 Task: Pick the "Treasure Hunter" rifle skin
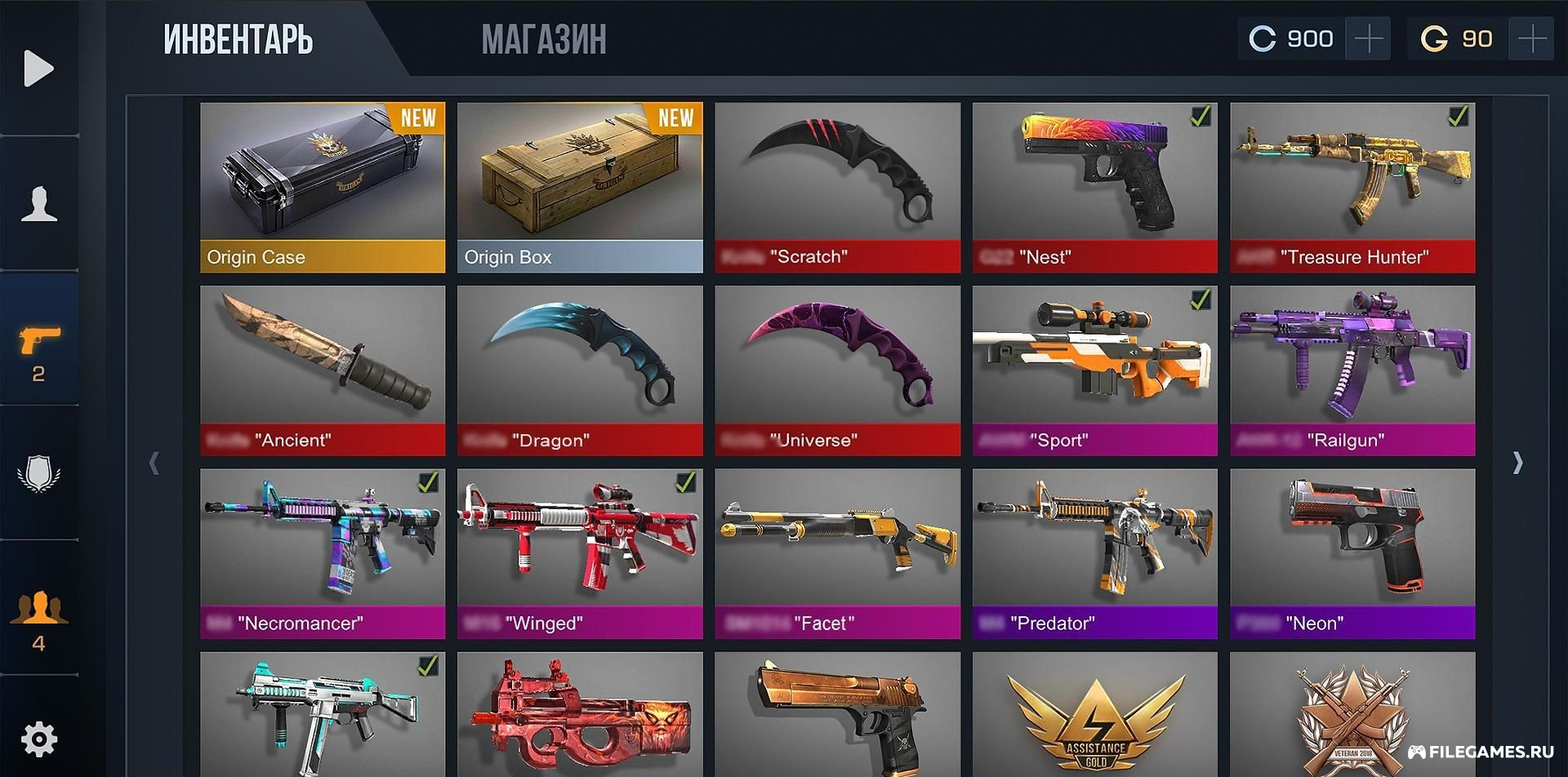coord(1352,187)
